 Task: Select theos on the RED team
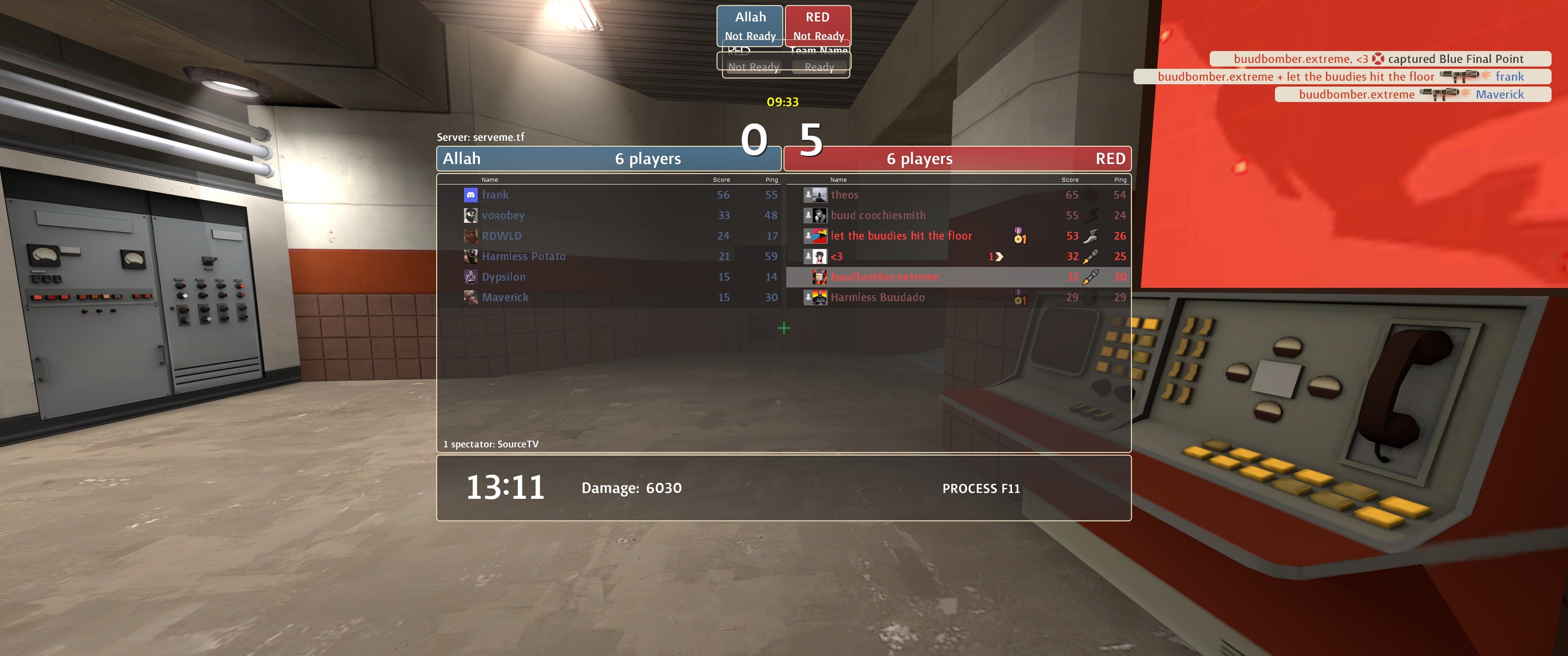(844, 195)
